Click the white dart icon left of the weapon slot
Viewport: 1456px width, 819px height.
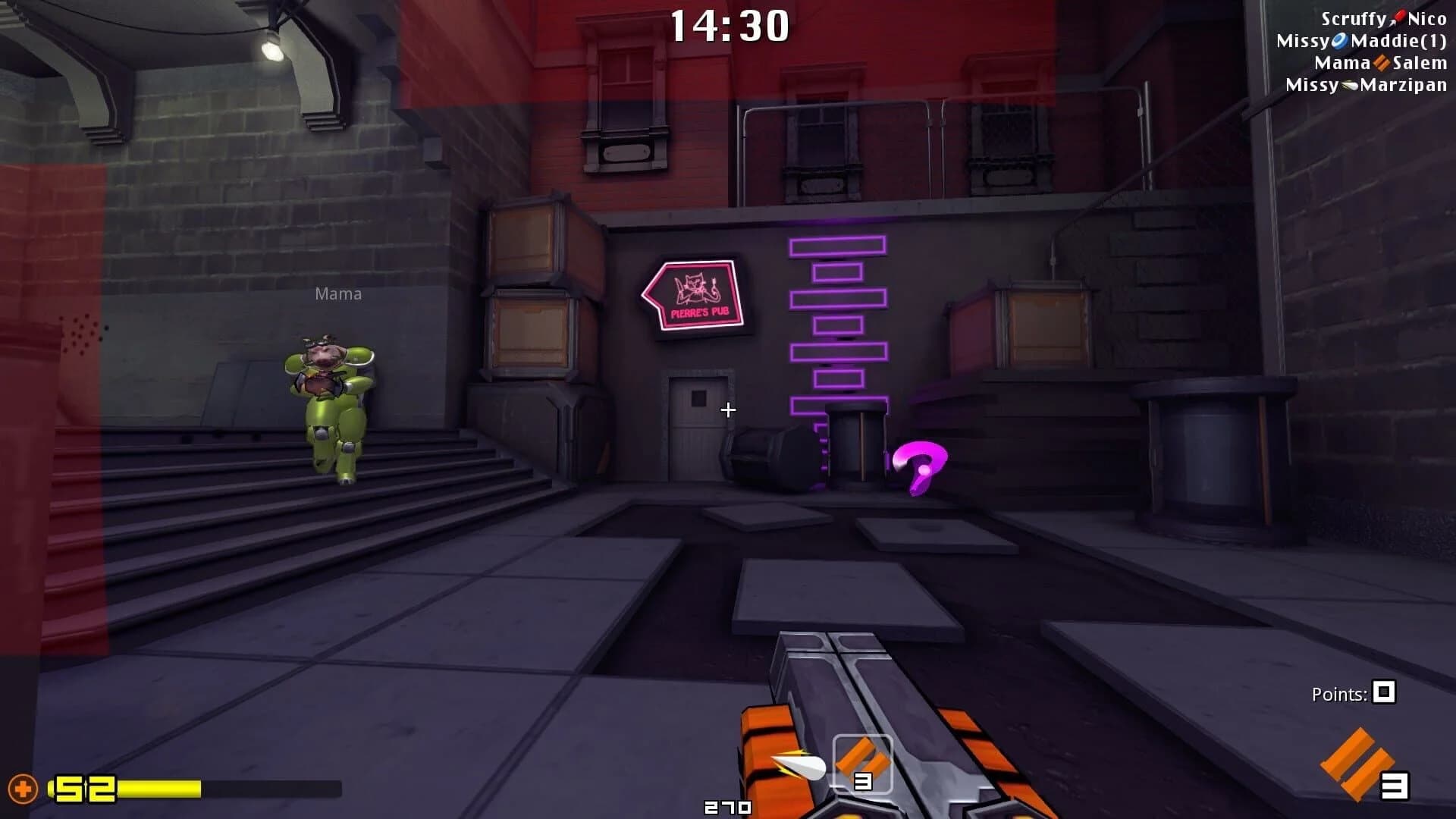(x=799, y=764)
